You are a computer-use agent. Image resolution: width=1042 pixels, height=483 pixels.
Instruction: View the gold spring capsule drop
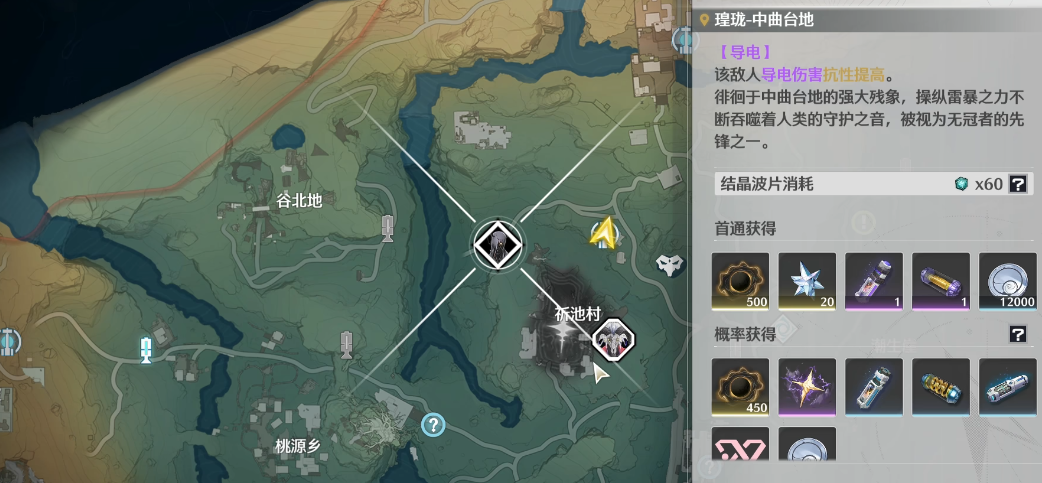[x=941, y=387]
